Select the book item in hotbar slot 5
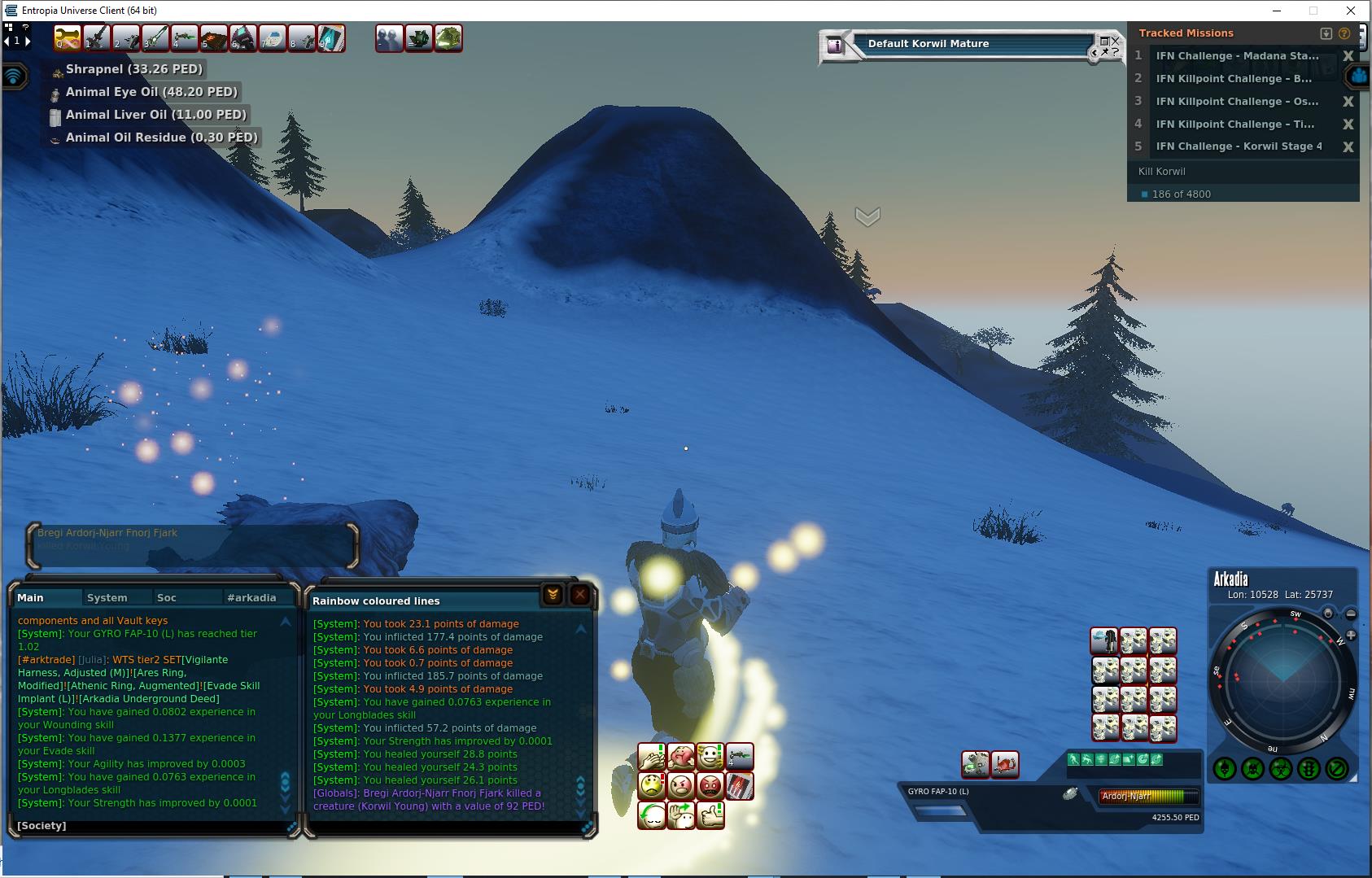This screenshot has width=1372, height=878. pos(214,38)
